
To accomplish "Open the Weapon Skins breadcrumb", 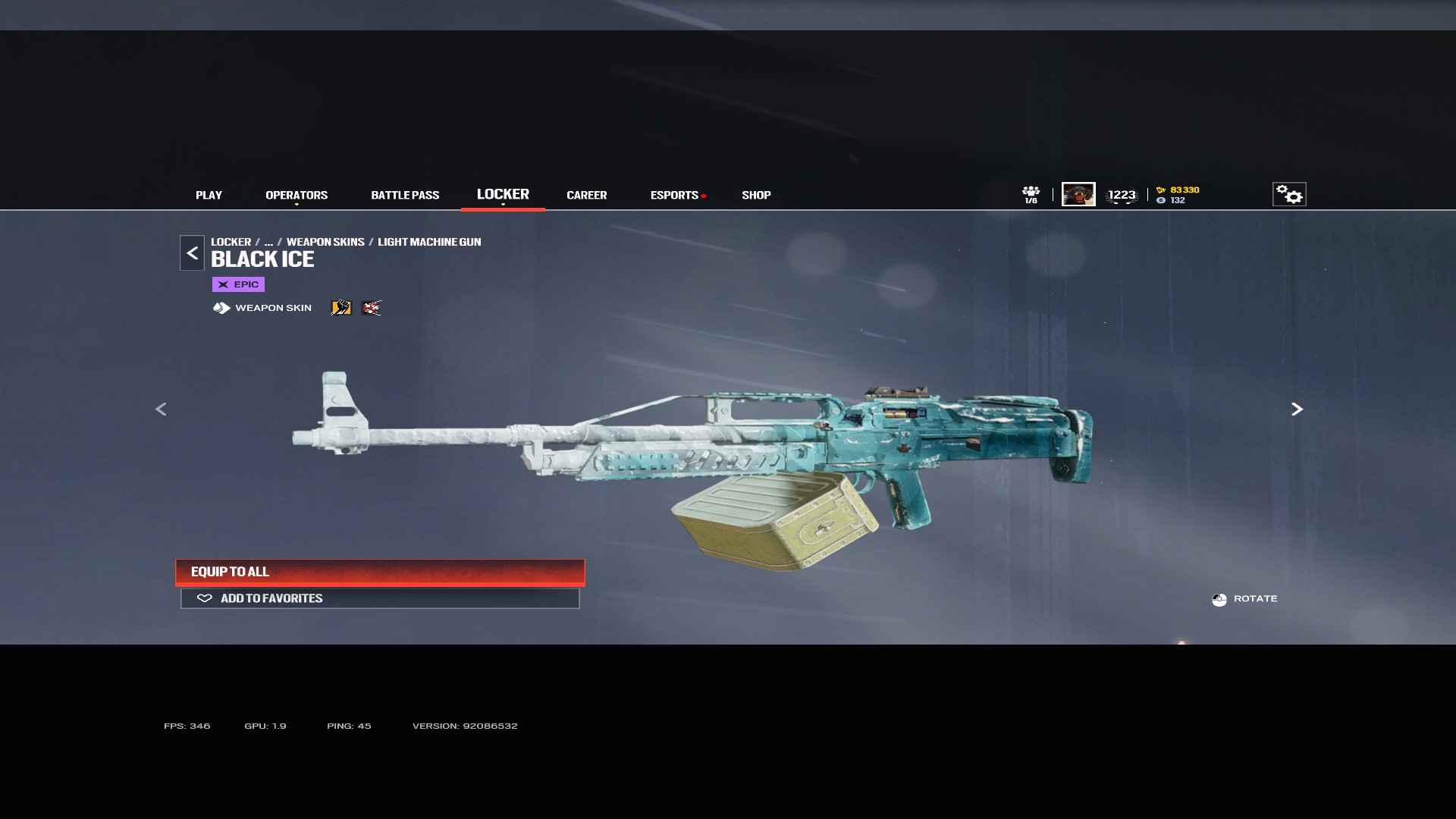I will pos(325,242).
